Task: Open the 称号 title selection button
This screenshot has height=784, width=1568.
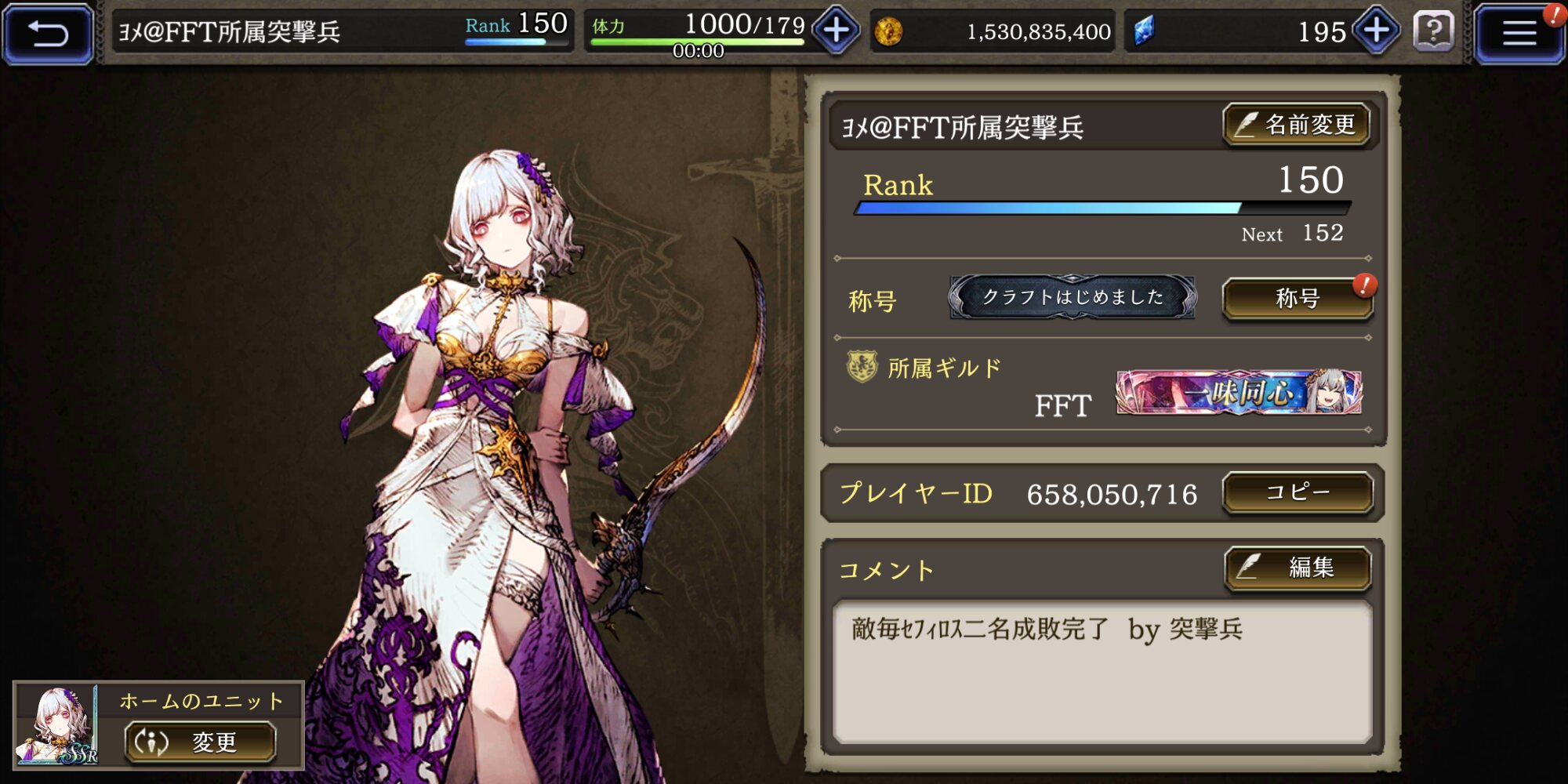Action: click(x=1298, y=299)
